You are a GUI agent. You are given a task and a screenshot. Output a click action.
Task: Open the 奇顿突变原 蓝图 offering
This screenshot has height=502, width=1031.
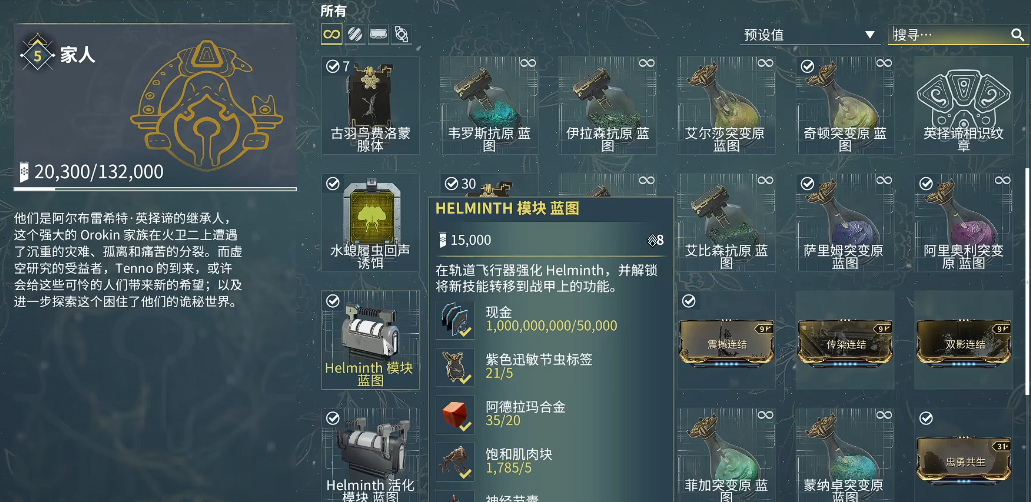point(845,103)
